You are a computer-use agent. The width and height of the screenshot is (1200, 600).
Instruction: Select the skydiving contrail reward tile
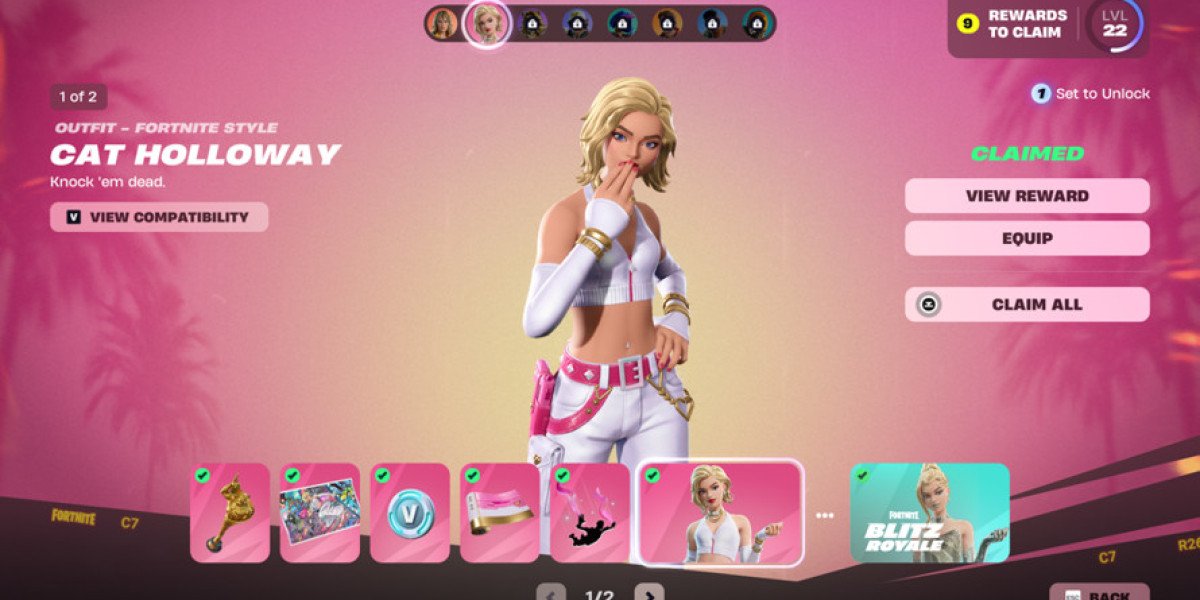click(x=590, y=512)
